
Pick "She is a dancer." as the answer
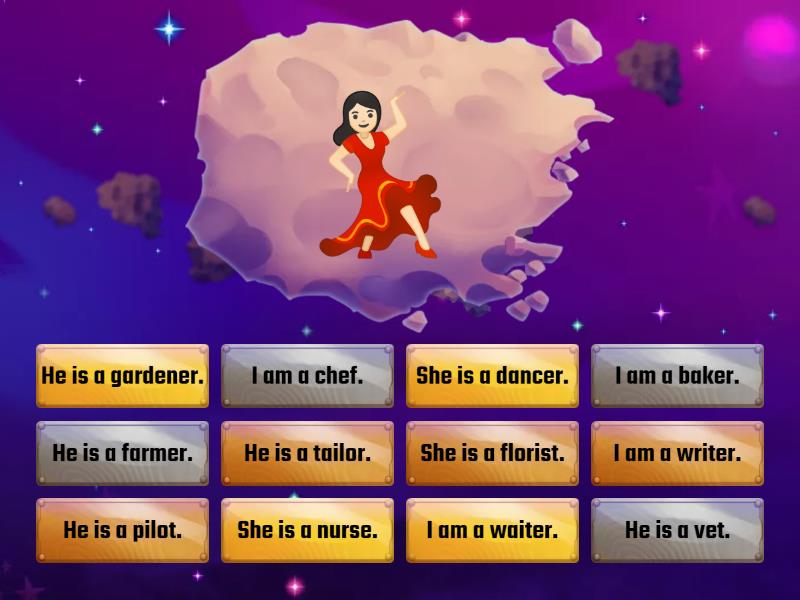pos(492,376)
